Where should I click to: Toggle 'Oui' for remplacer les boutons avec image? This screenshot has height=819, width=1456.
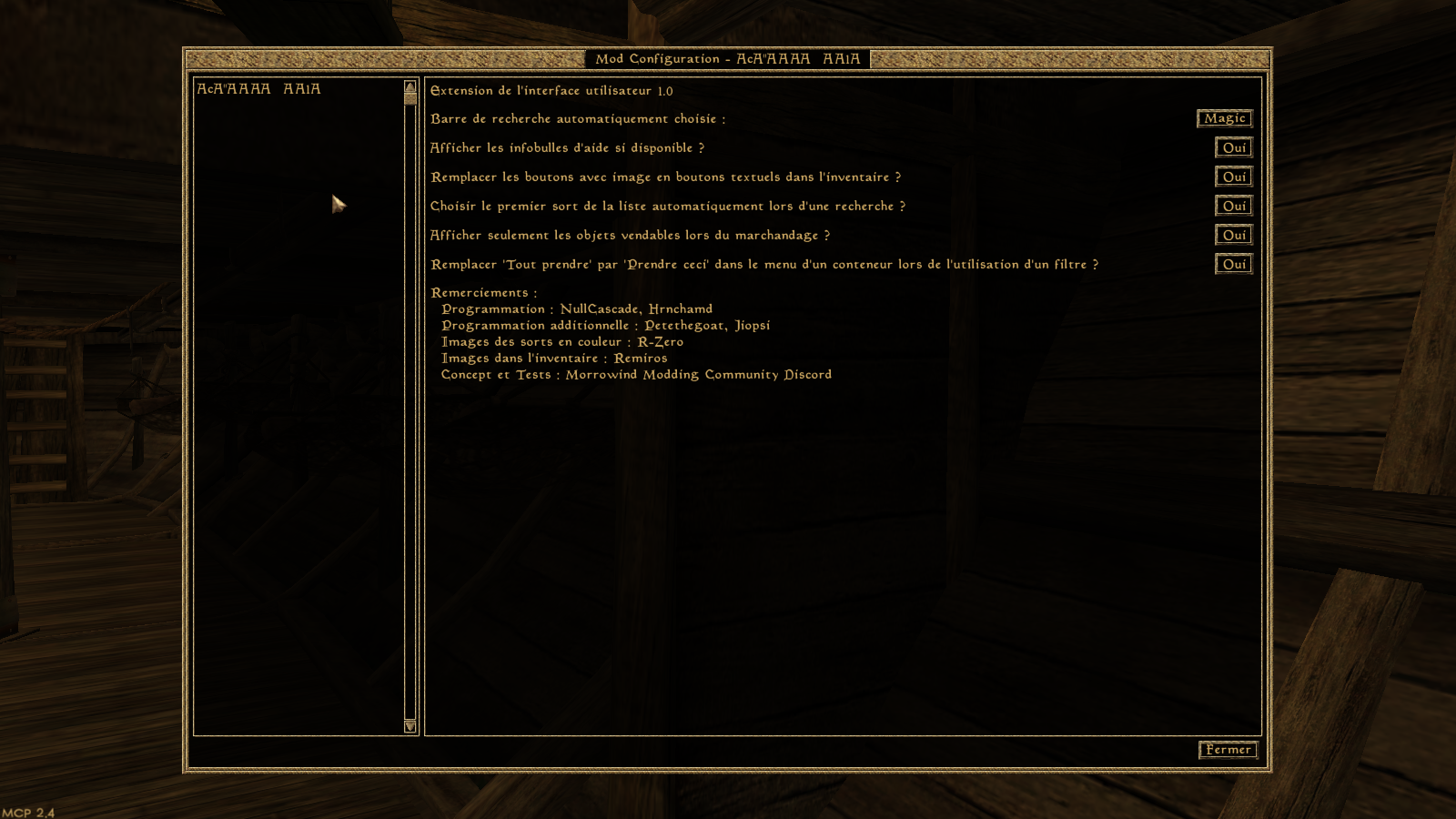coord(1233,177)
